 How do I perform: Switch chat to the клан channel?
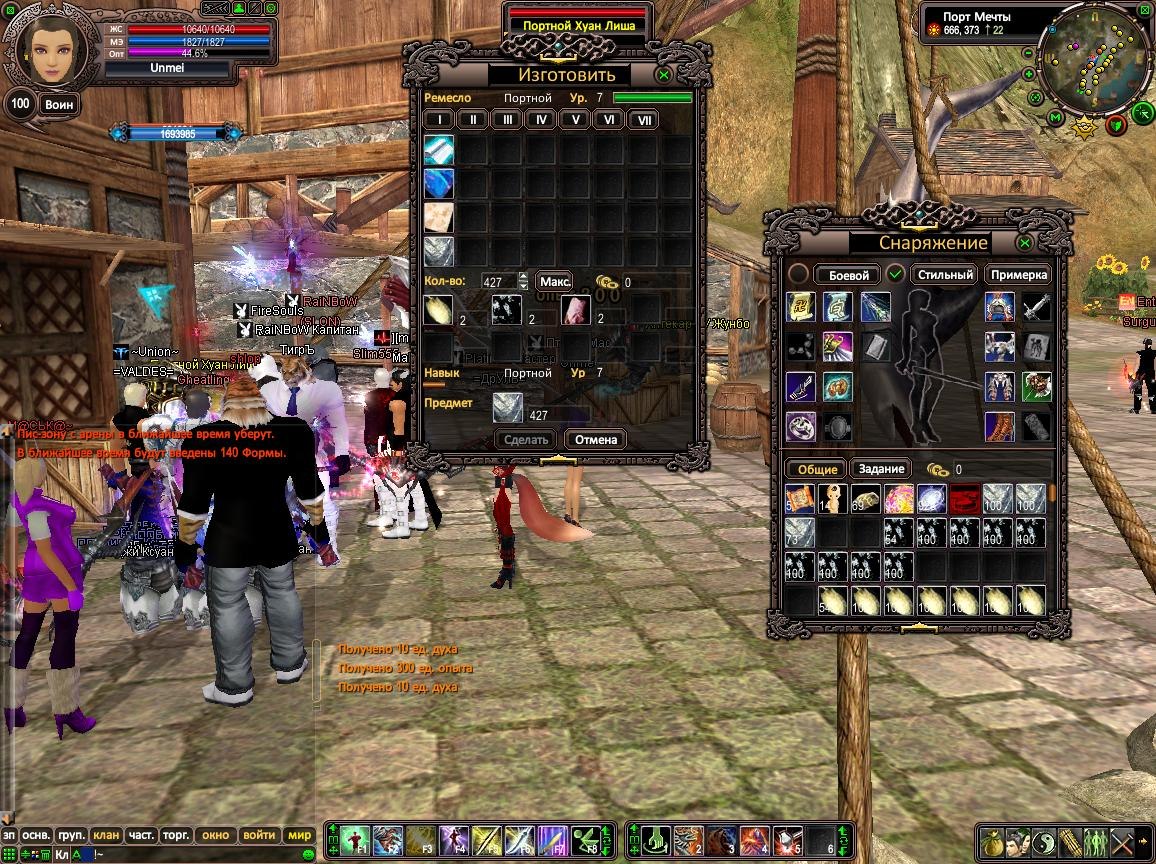pyautogui.click(x=106, y=835)
